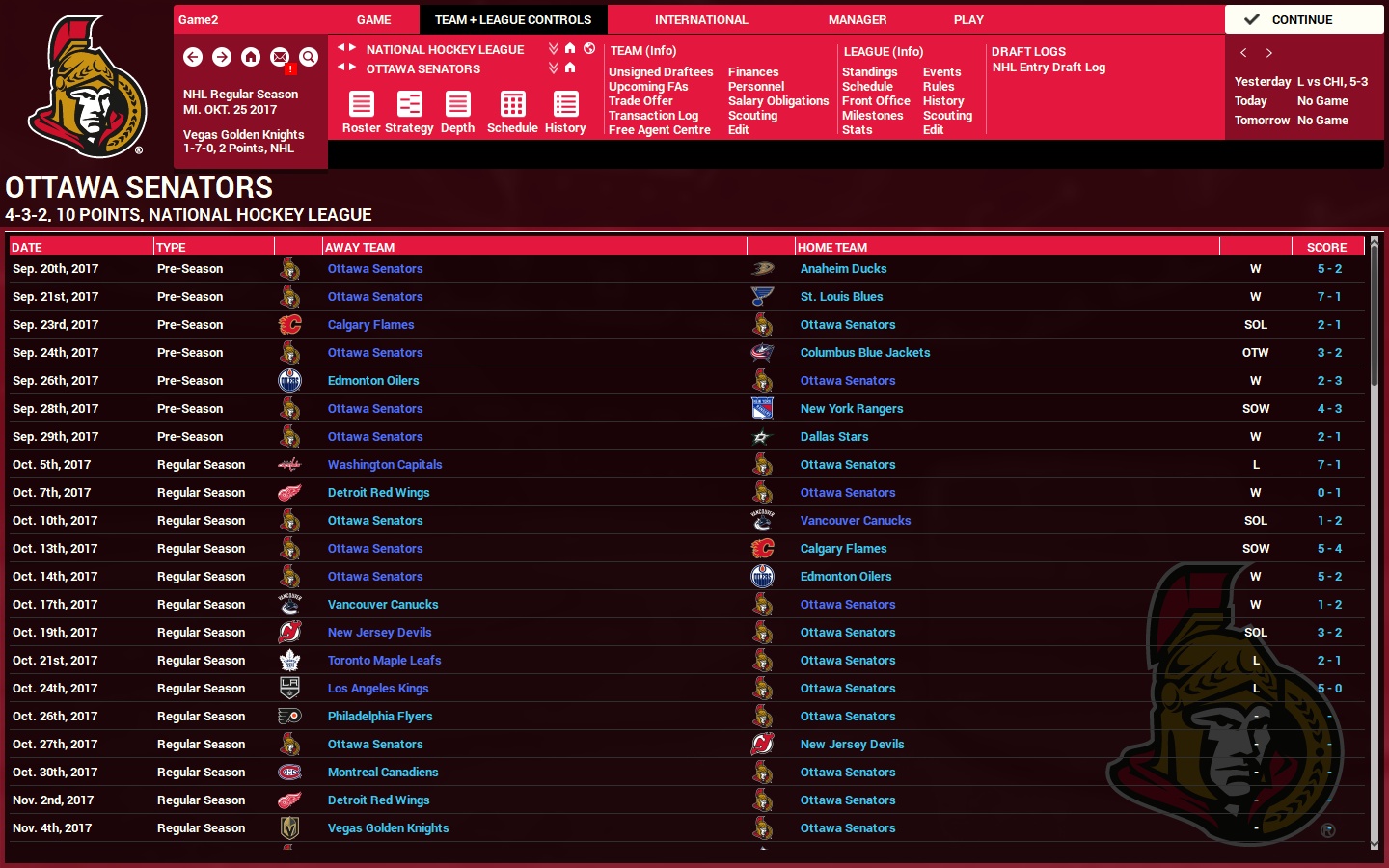Step to previous day with the left arrow
The image size is (1389, 868).
[1242, 53]
